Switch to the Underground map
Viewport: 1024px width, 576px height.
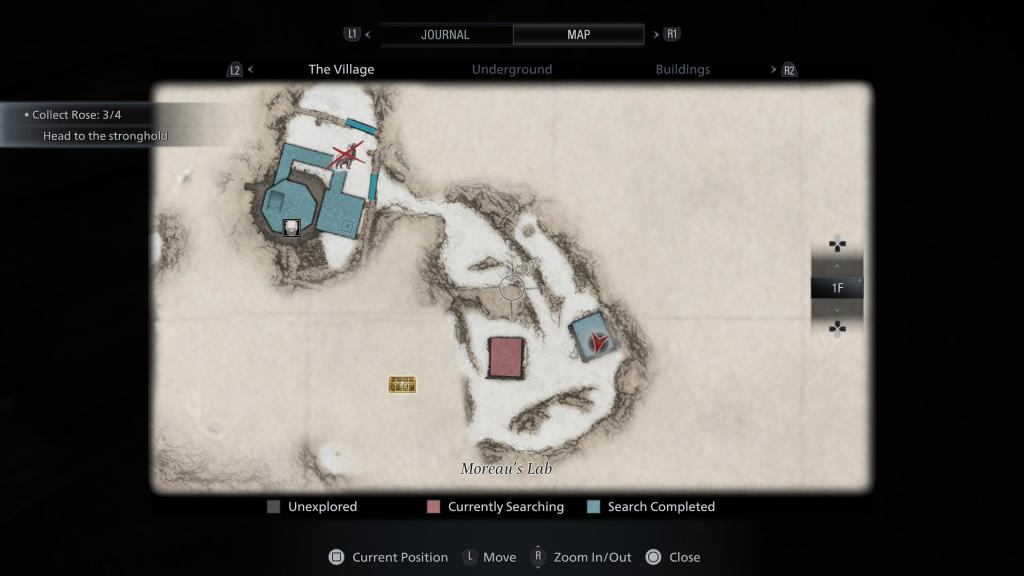point(512,70)
